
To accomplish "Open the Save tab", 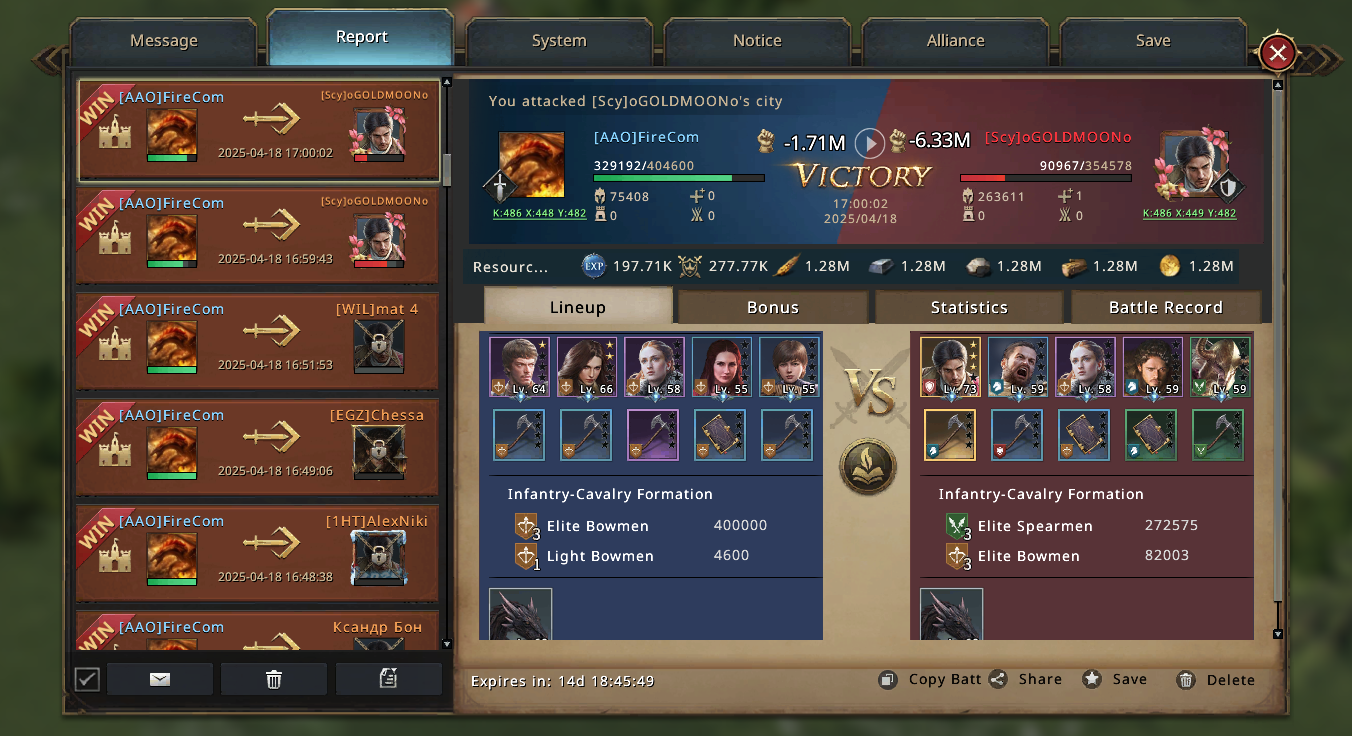I will click(1153, 41).
